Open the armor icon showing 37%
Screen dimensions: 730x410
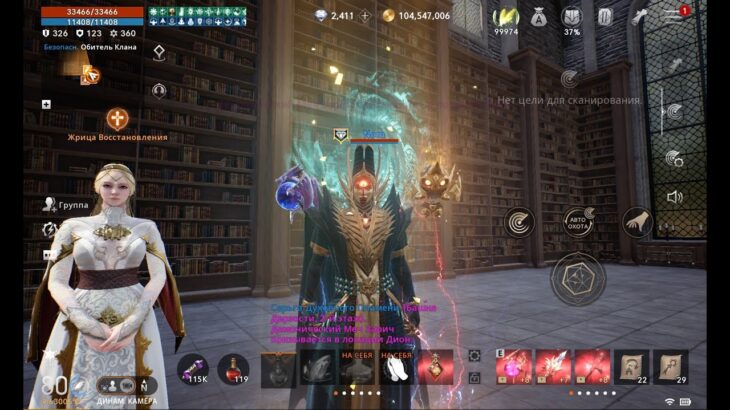tap(572, 17)
